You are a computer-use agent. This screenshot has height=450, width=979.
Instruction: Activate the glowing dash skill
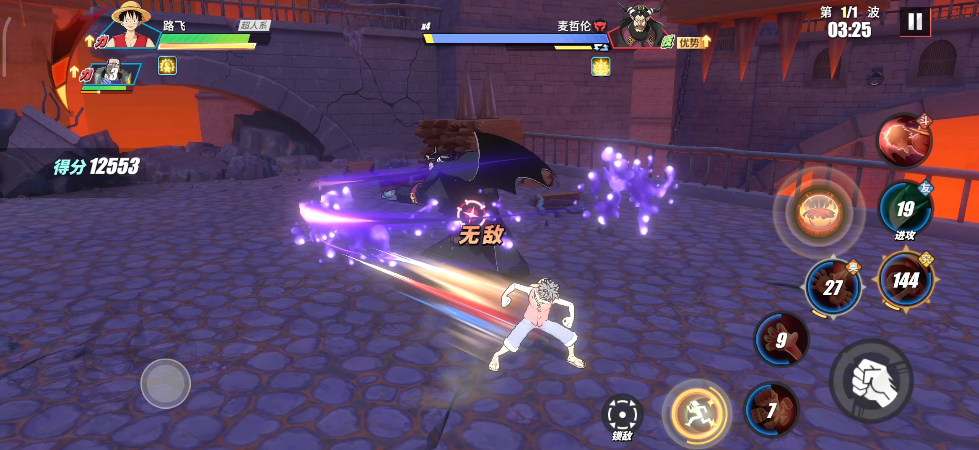694,410
